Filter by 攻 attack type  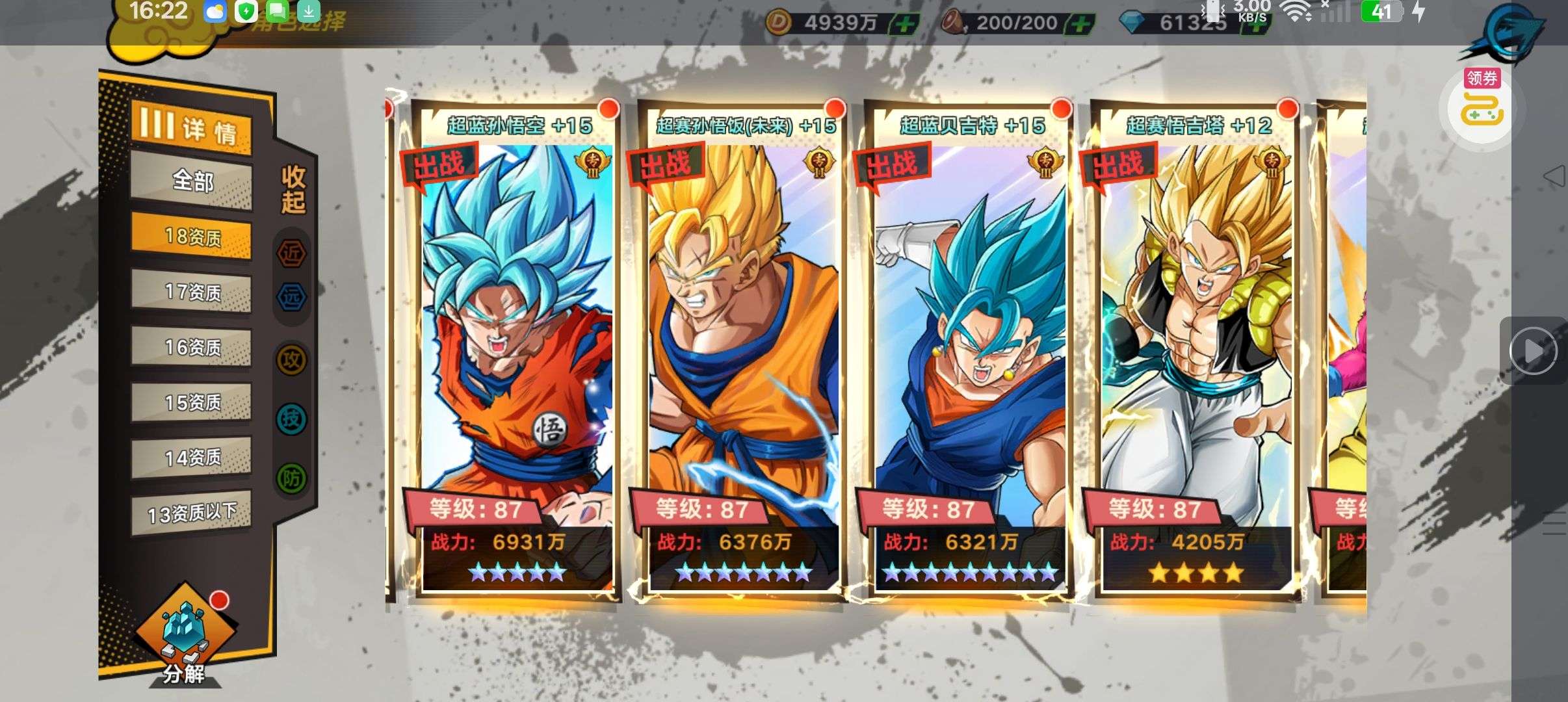point(292,359)
